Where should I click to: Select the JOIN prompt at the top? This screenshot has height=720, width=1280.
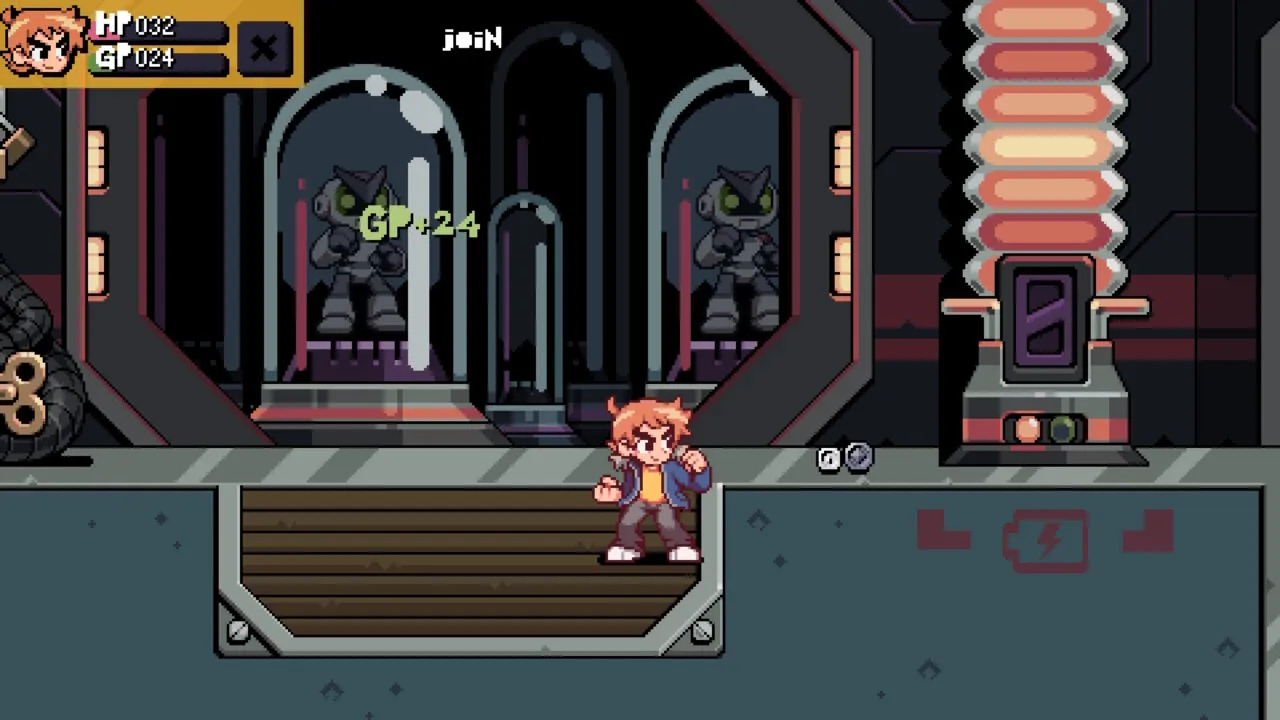471,39
